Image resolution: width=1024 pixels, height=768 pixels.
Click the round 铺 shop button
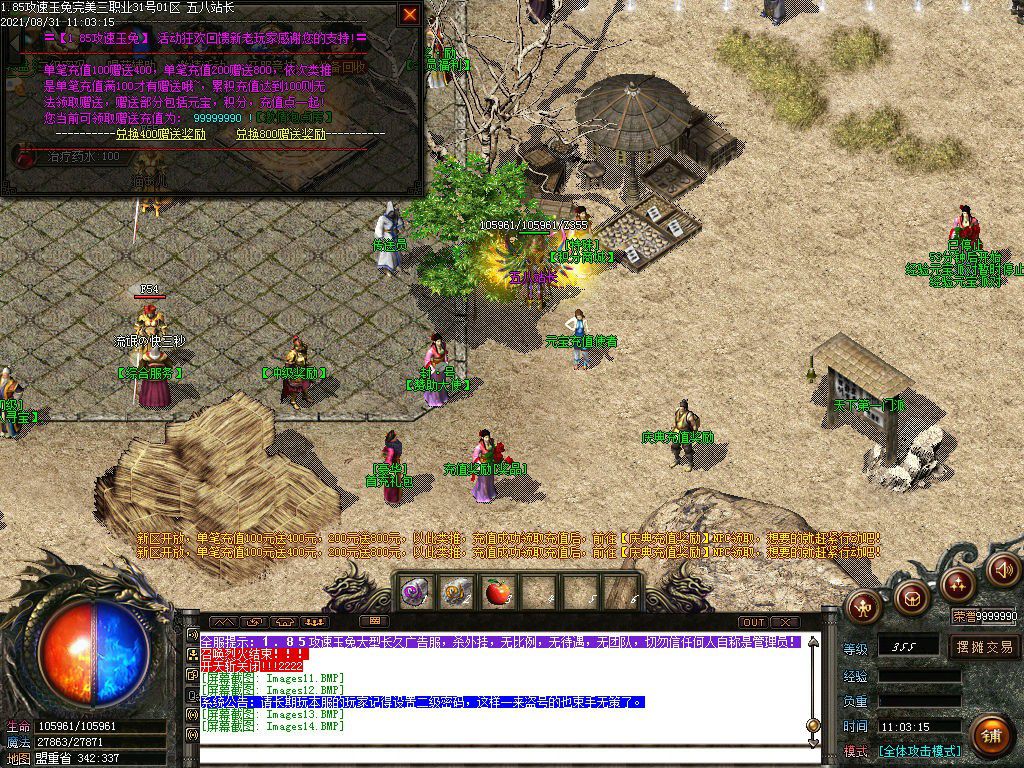coord(990,736)
